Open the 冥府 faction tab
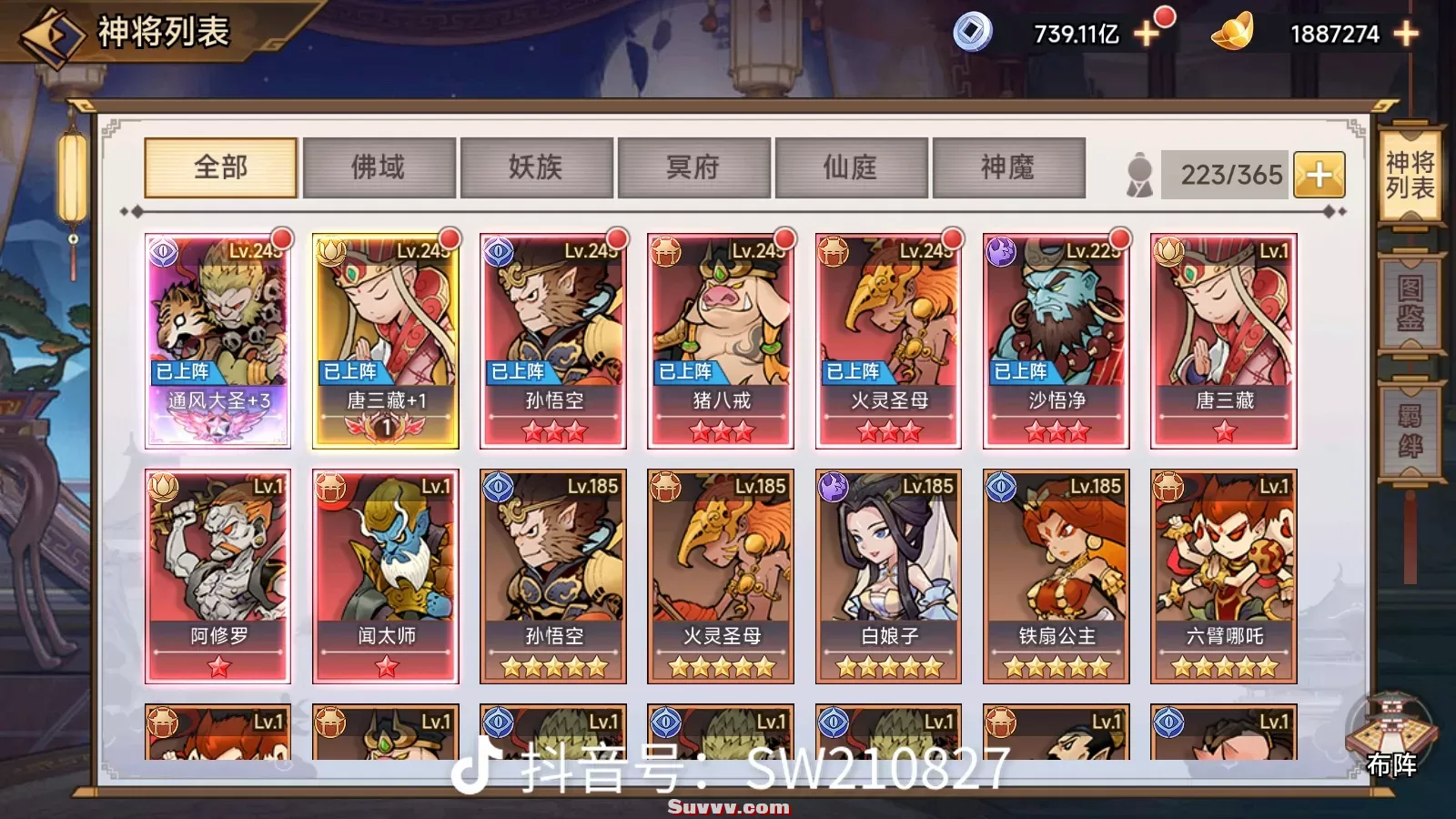Viewport: 1456px width, 819px height. click(x=693, y=167)
